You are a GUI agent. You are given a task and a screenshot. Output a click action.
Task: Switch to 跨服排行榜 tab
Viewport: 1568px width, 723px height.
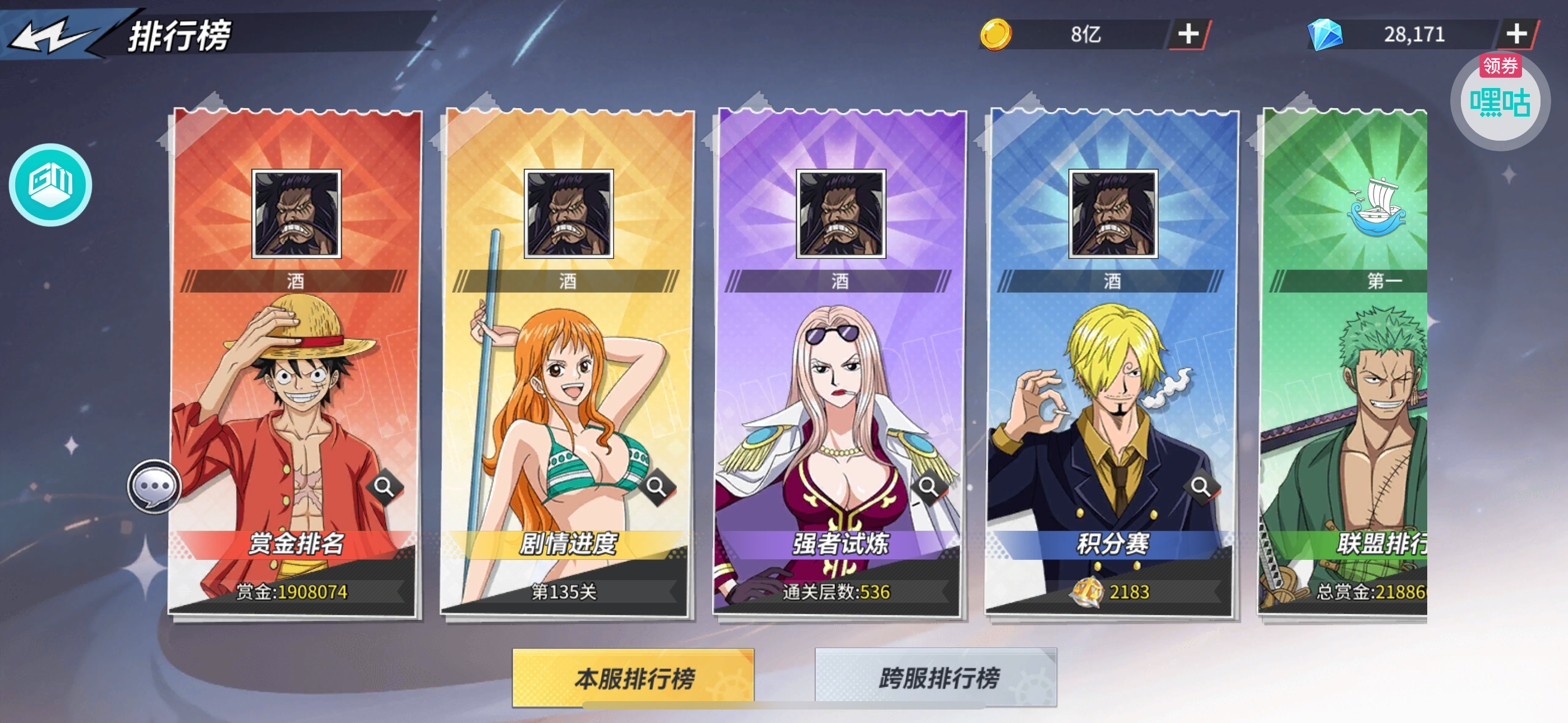tap(935, 678)
